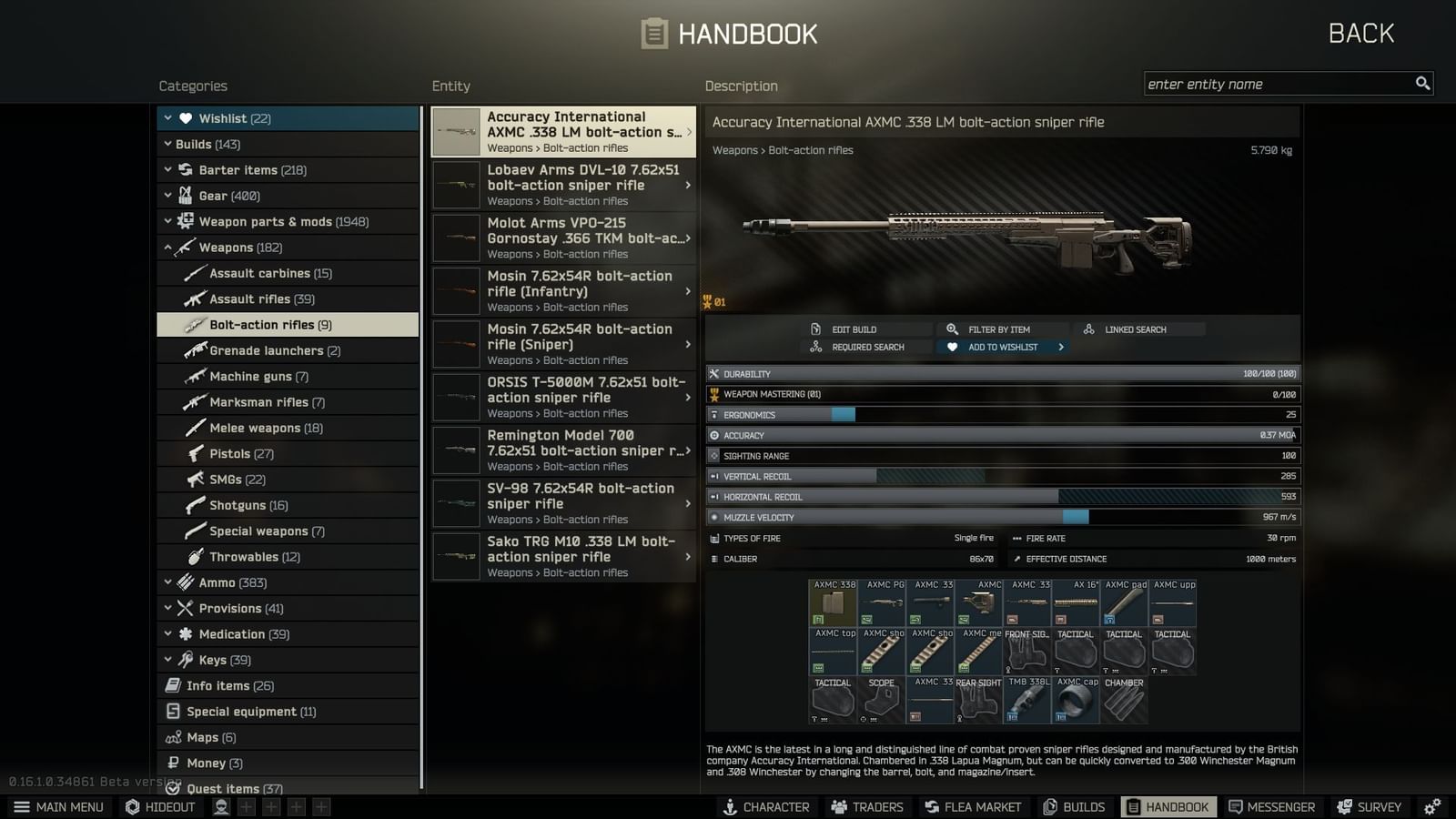Viewport: 1456px width, 819px height.
Task: Click the Linked Search icon
Action: tap(1088, 329)
